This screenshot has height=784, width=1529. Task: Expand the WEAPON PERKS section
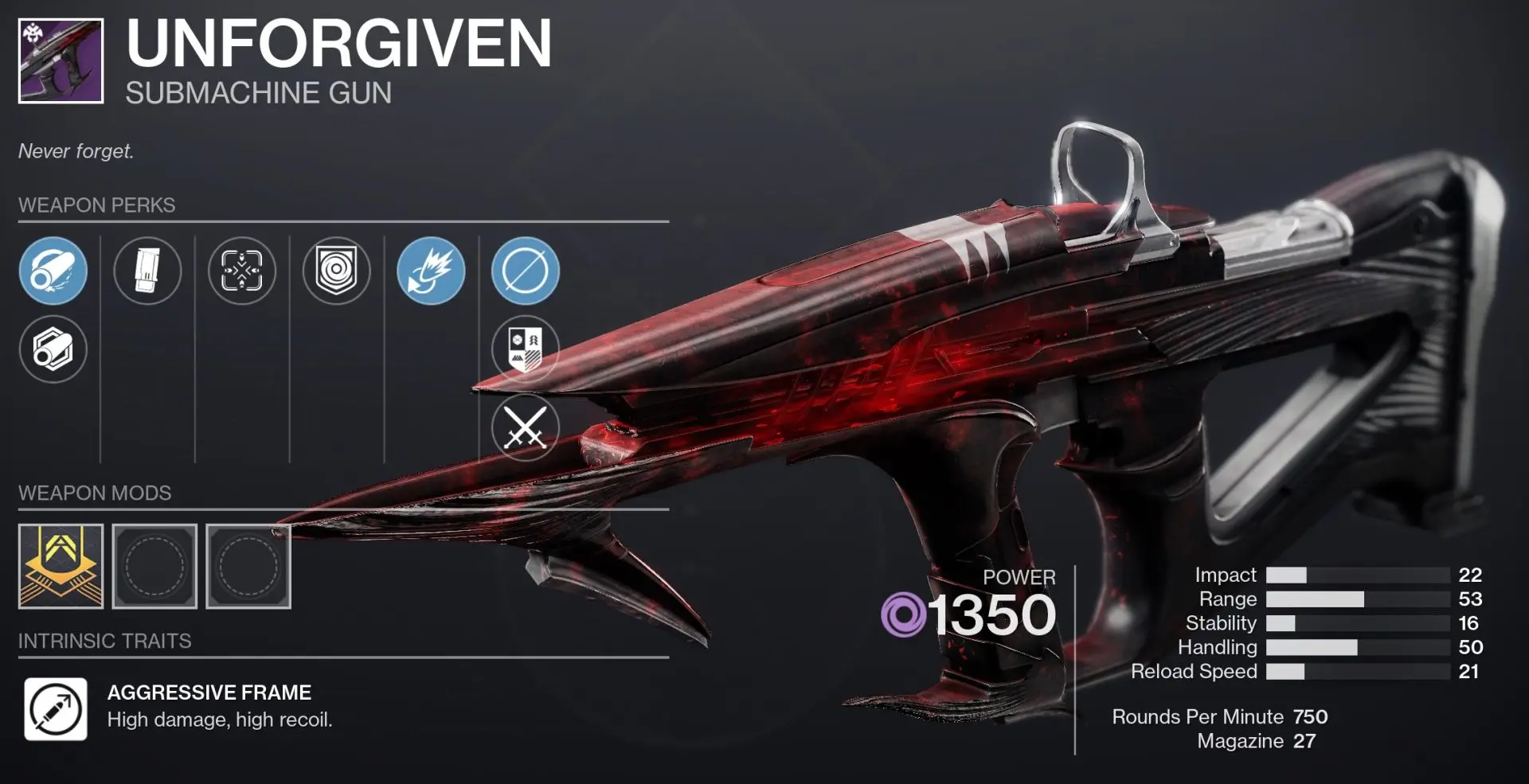(x=96, y=205)
